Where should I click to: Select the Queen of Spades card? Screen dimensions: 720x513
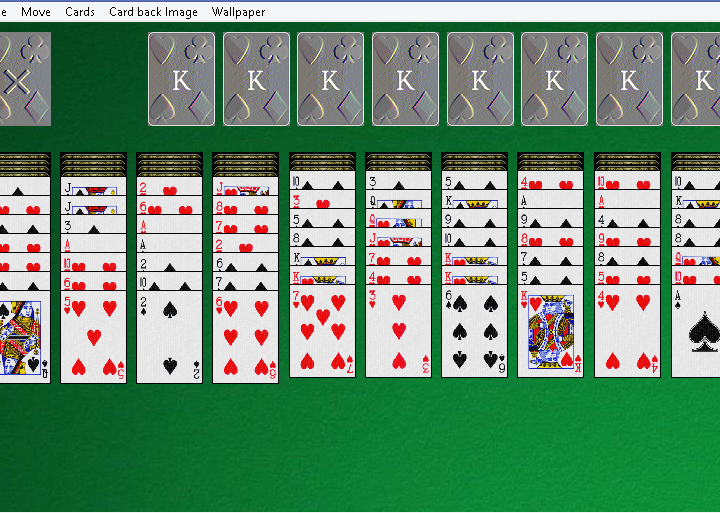pos(20,337)
